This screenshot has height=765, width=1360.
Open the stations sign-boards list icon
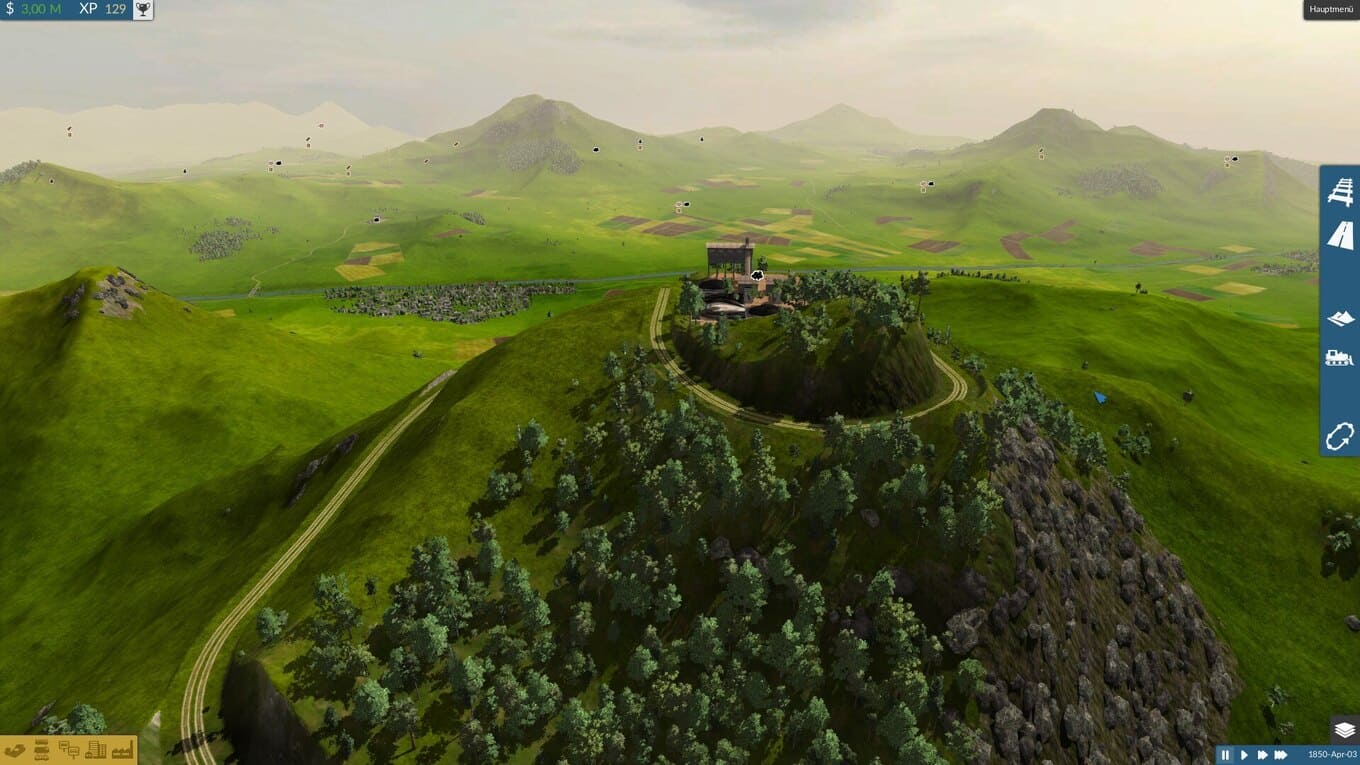point(69,749)
